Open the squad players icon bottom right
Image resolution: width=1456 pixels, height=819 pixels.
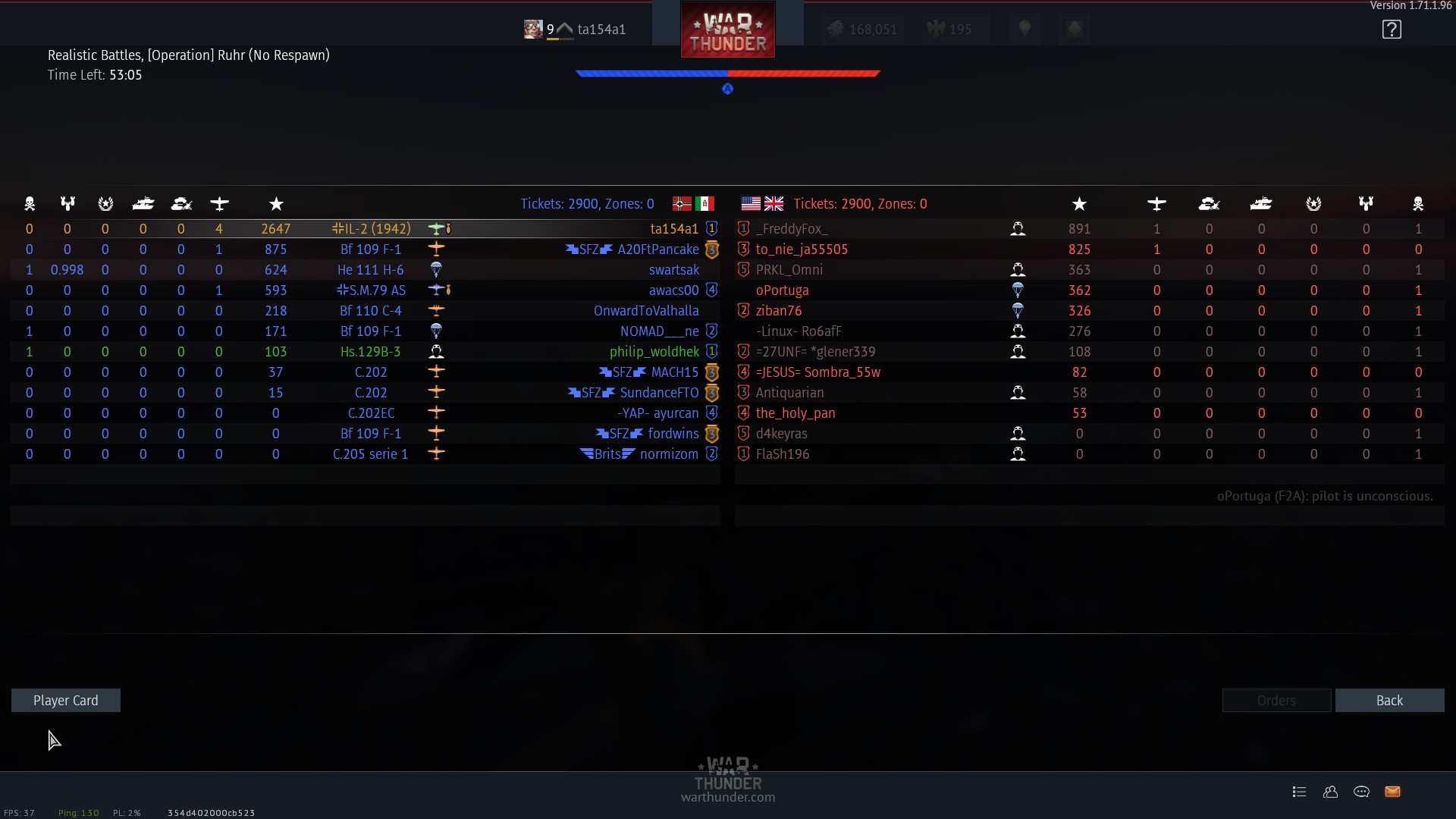(1330, 791)
